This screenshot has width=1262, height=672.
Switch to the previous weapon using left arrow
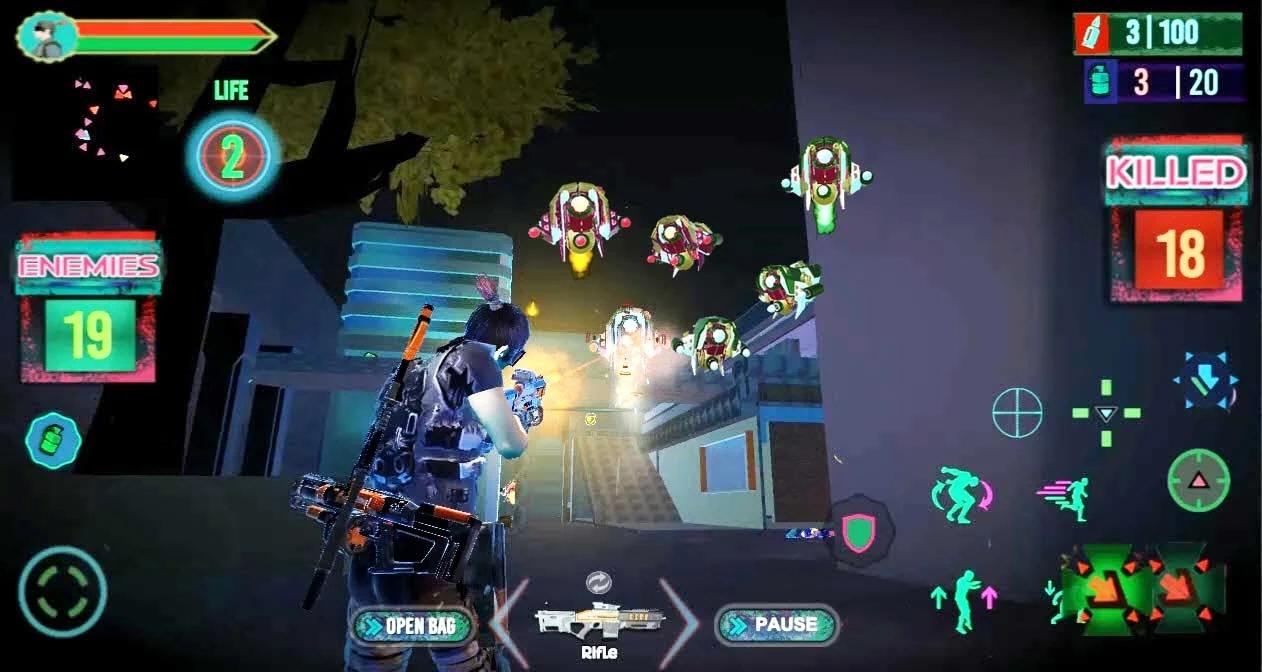click(510, 622)
